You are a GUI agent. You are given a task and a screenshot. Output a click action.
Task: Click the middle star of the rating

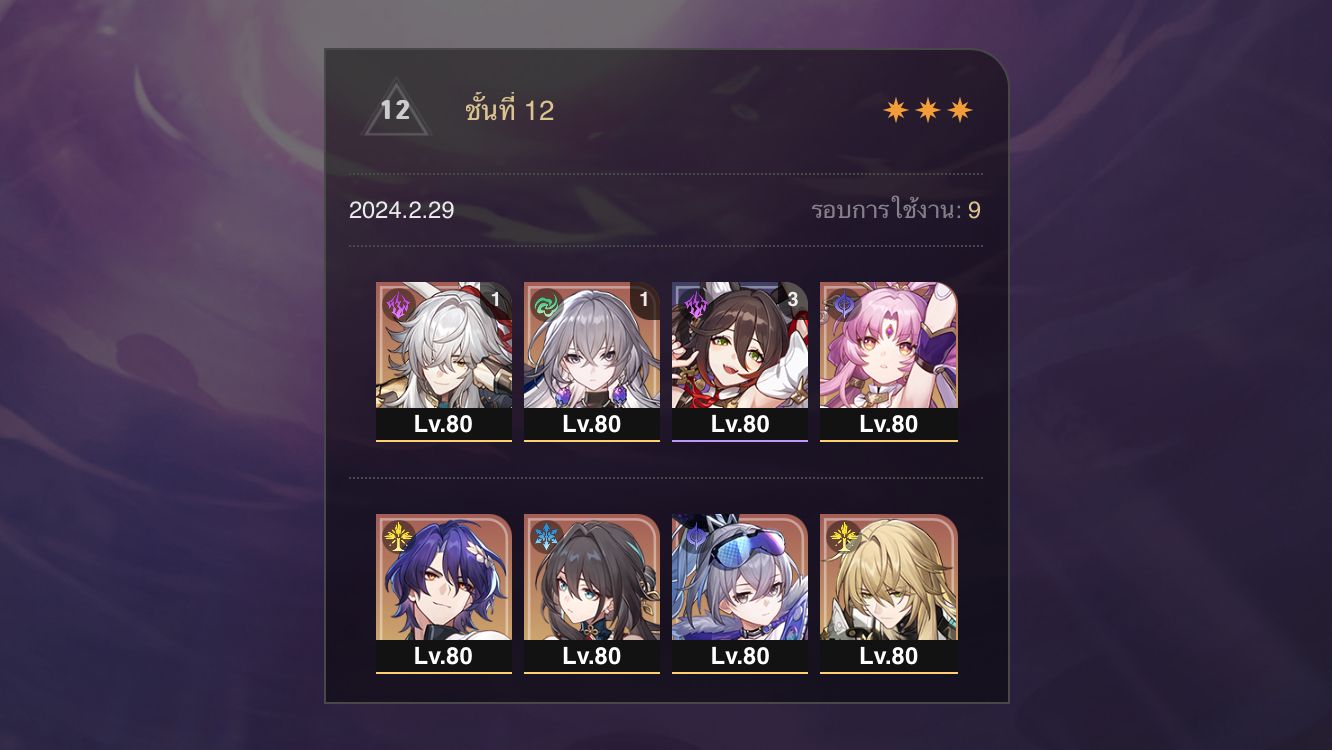click(x=930, y=108)
